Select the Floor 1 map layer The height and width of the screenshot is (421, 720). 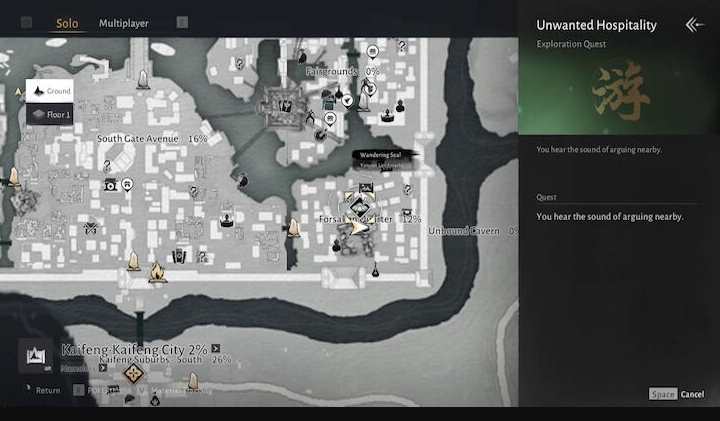coord(50,115)
